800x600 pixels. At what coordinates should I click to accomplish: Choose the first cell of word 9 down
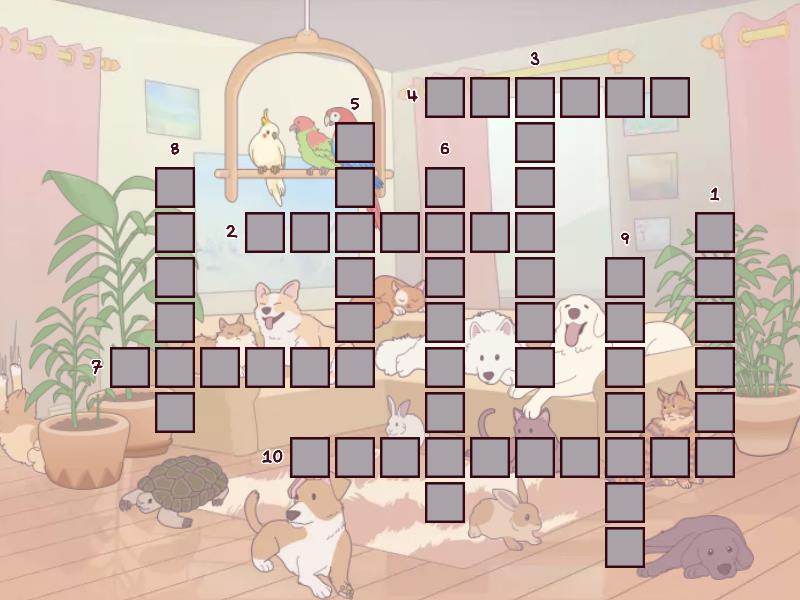click(x=625, y=277)
